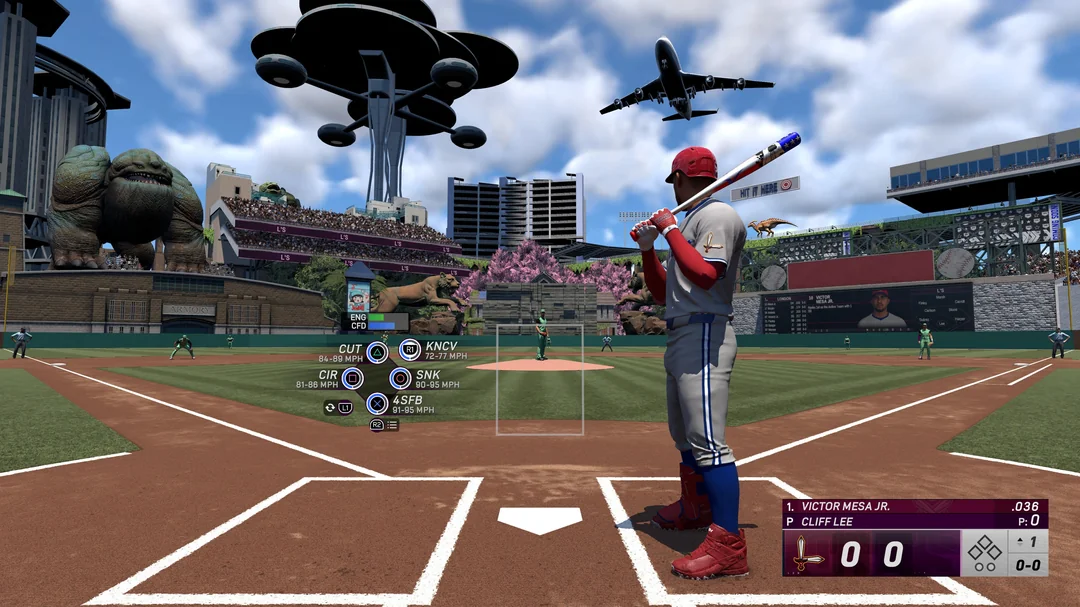The width and height of the screenshot is (1080, 607).
Task: Choose the 4SFB fastball pitch
Action: [x=377, y=404]
